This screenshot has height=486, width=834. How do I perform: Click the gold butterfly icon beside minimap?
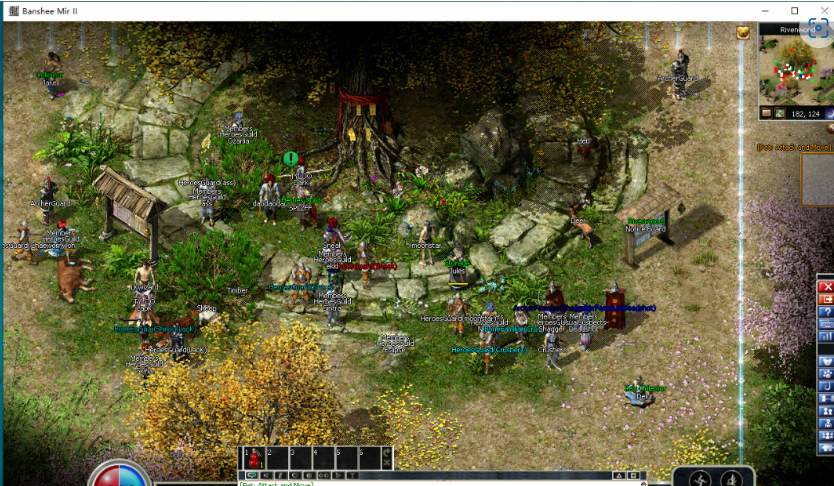(x=744, y=33)
